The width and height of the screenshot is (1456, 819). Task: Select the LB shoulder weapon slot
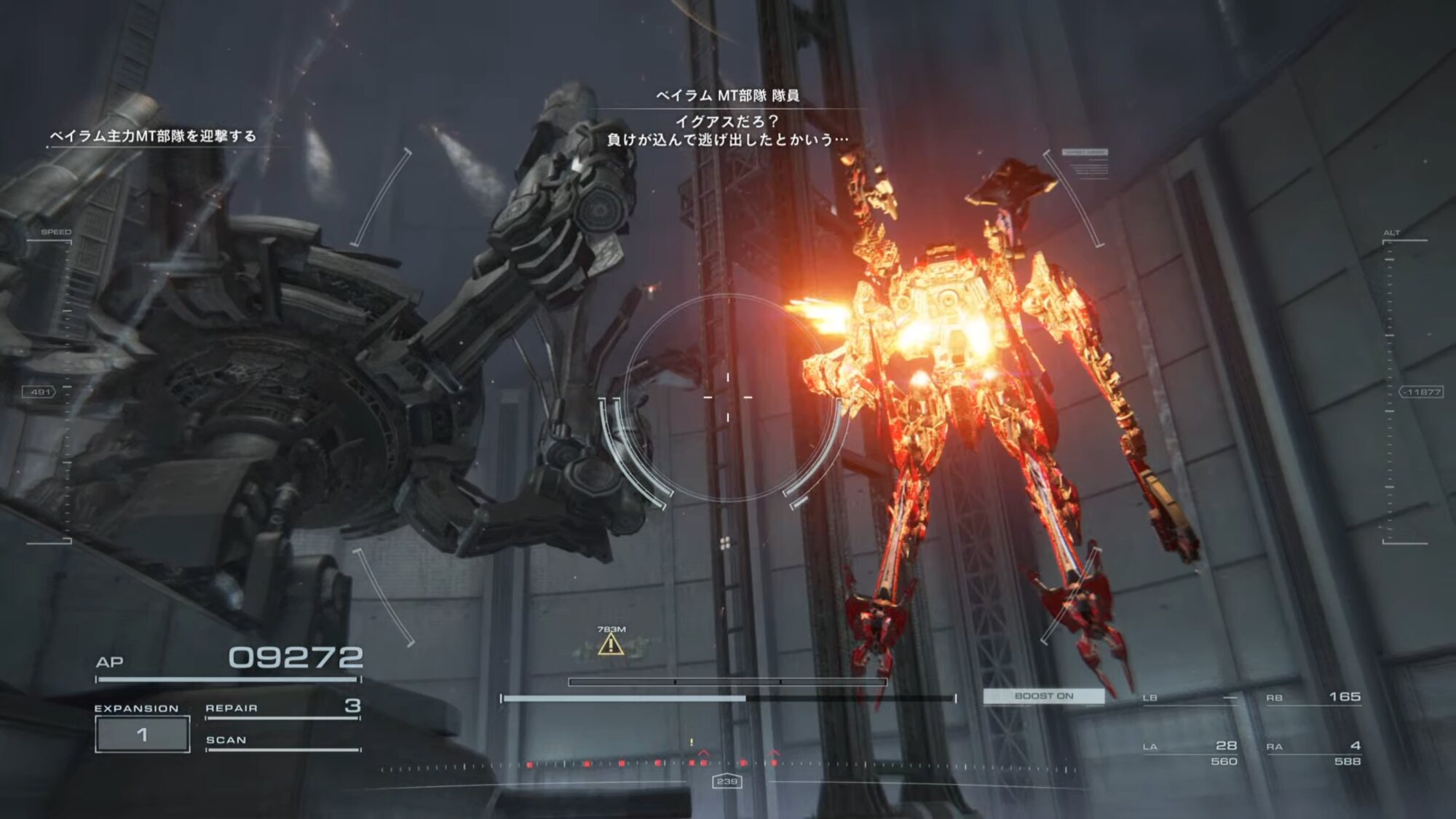click(x=1190, y=698)
